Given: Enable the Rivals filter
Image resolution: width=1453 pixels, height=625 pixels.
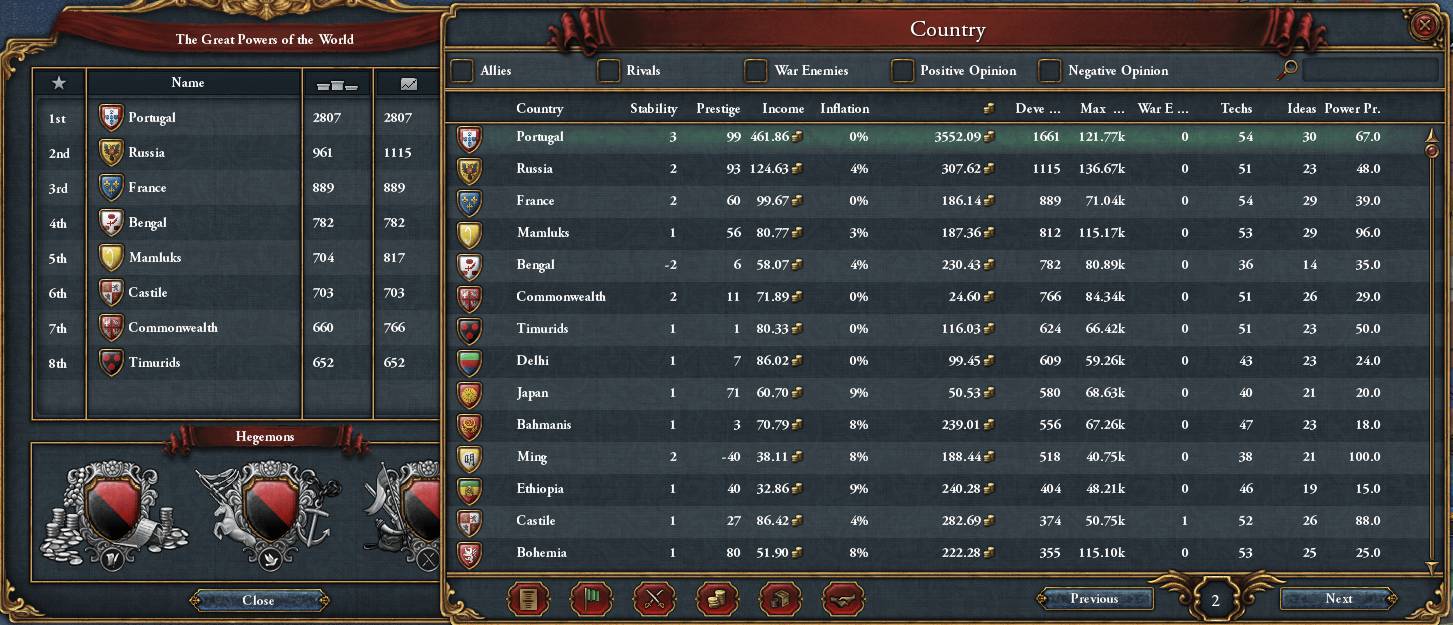Looking at the screenshot, I should (x=608, y=71).
